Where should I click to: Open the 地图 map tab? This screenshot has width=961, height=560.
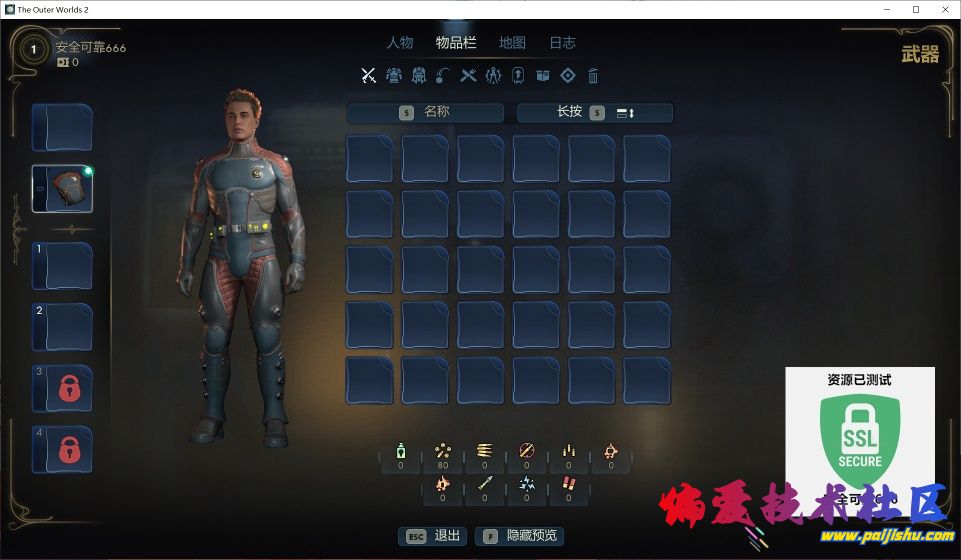[x=512, y=43]
